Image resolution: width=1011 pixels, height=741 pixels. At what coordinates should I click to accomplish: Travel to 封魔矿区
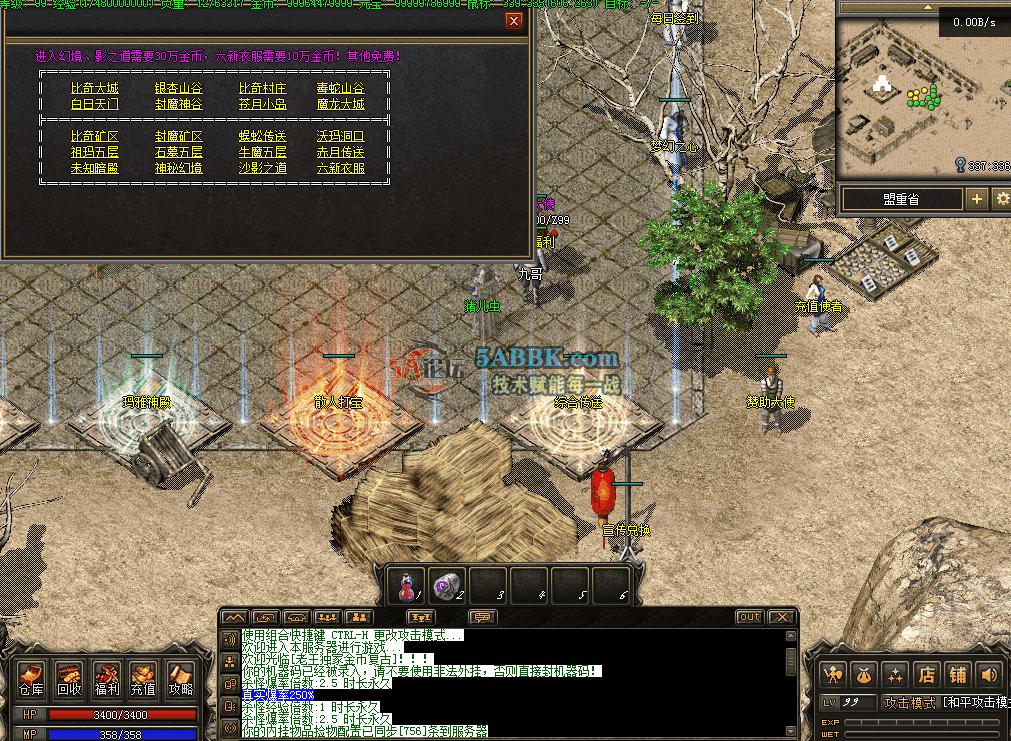pyautogui.click(x=178, y=136)
